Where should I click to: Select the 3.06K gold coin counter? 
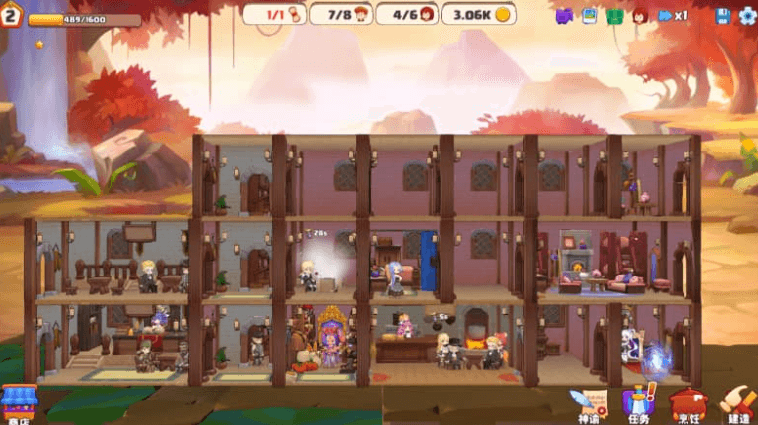(x=478, y=14)
